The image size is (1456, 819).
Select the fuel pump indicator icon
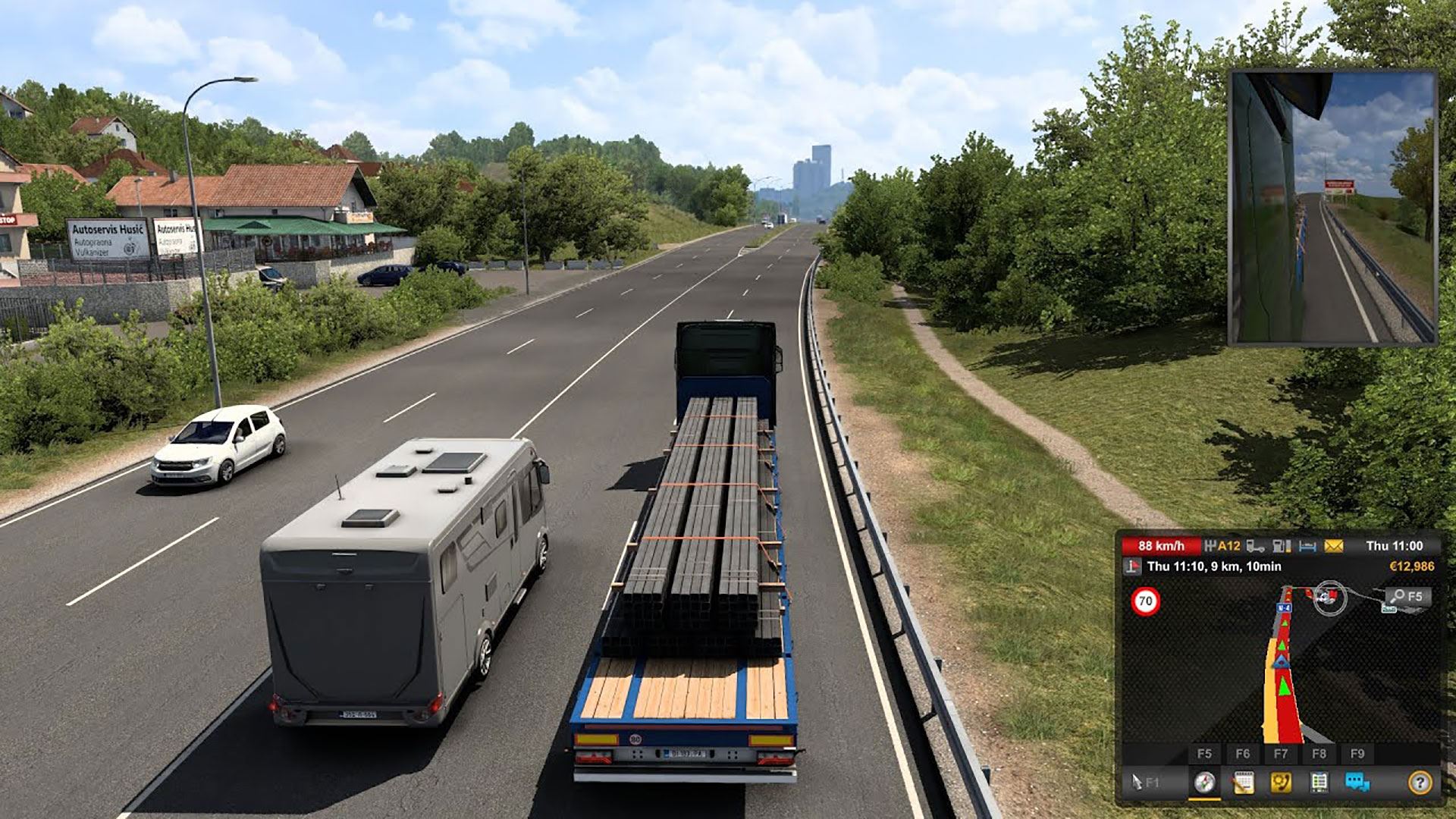coord(1281,546)
